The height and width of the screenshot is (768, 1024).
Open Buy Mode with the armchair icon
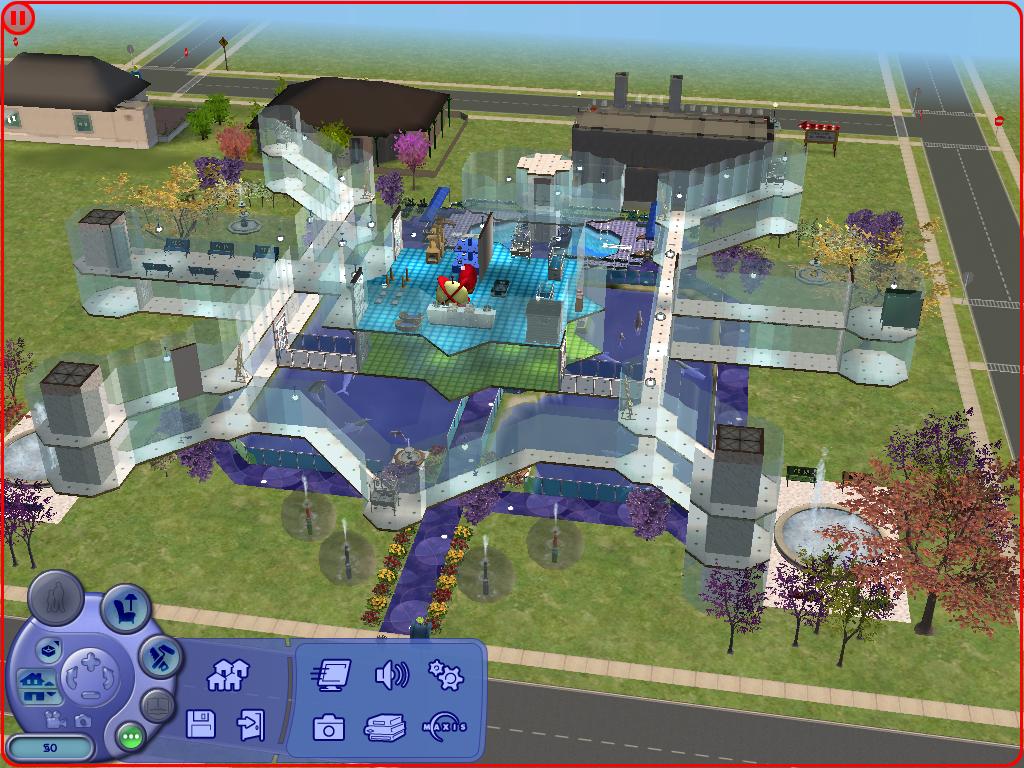[x=127, y=608]
